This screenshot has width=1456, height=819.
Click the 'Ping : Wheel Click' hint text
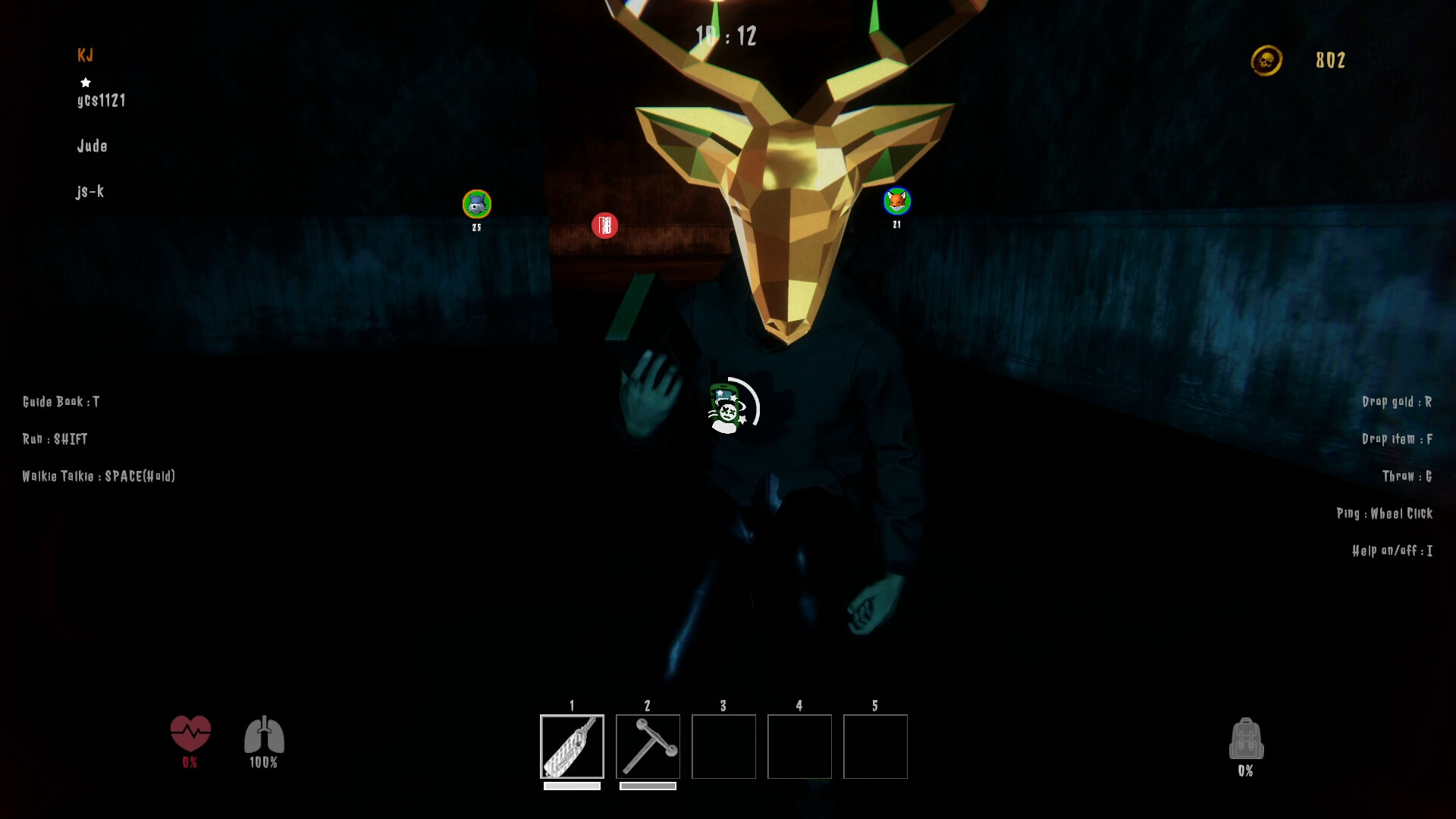pyautogui.click(x=1384, y=513)
